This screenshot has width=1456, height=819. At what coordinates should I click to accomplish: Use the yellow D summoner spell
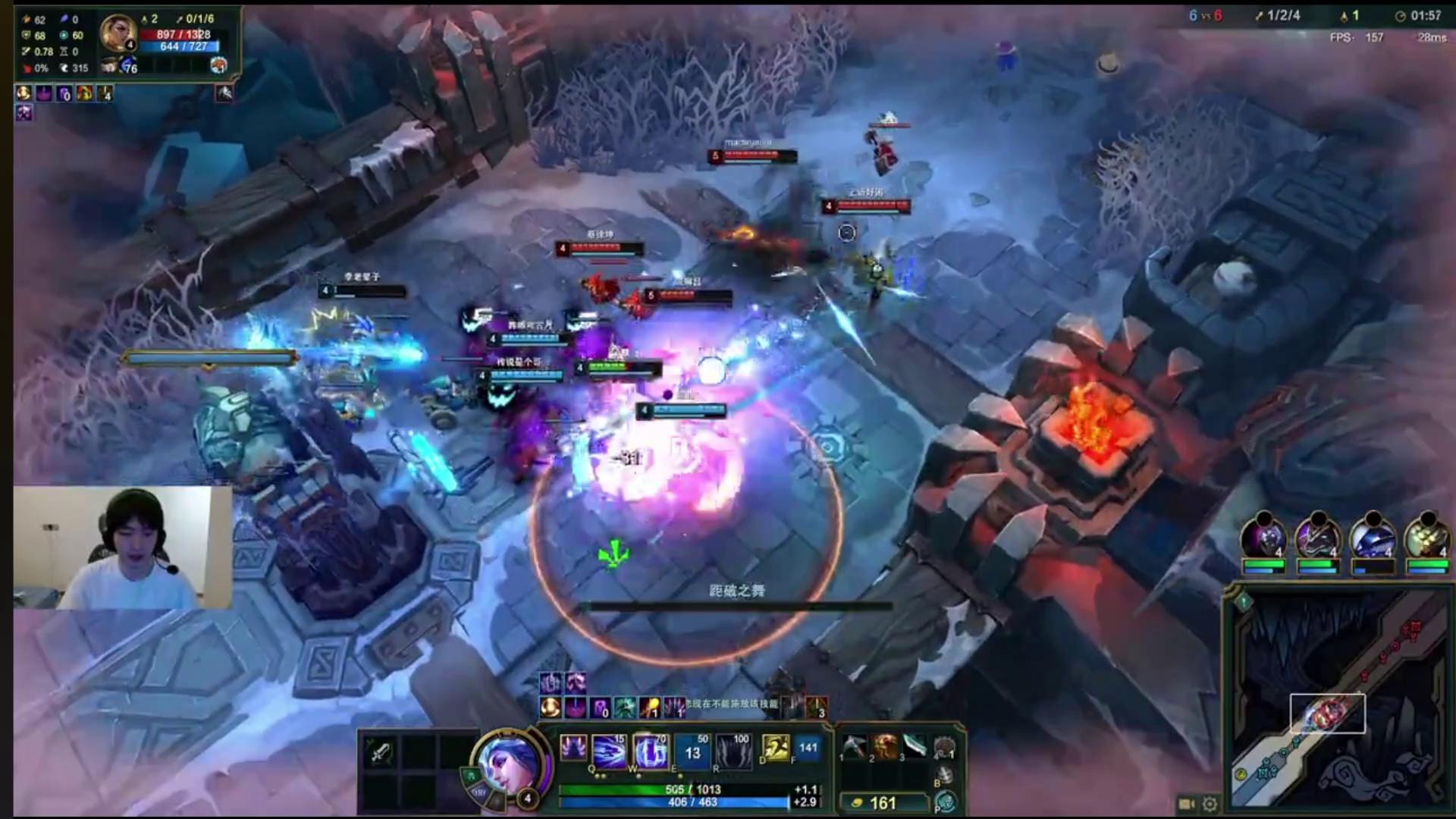coord(775,748)
